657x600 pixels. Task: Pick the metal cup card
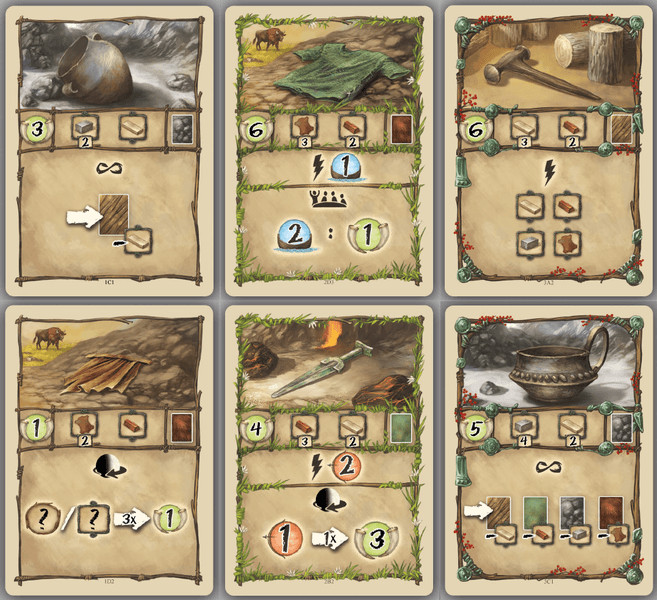click(546, 450)
